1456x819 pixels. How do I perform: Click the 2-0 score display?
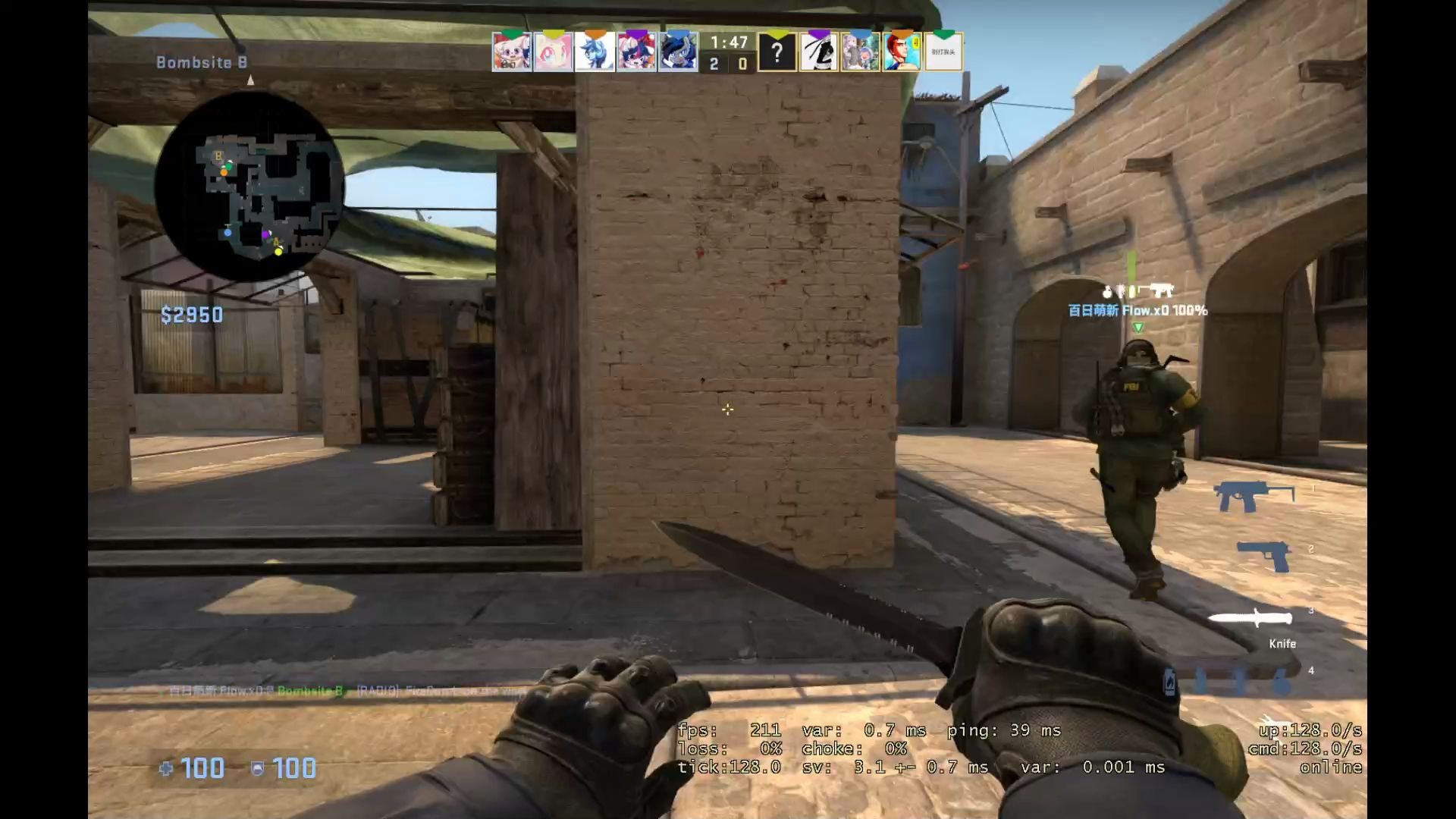[727, 64]
